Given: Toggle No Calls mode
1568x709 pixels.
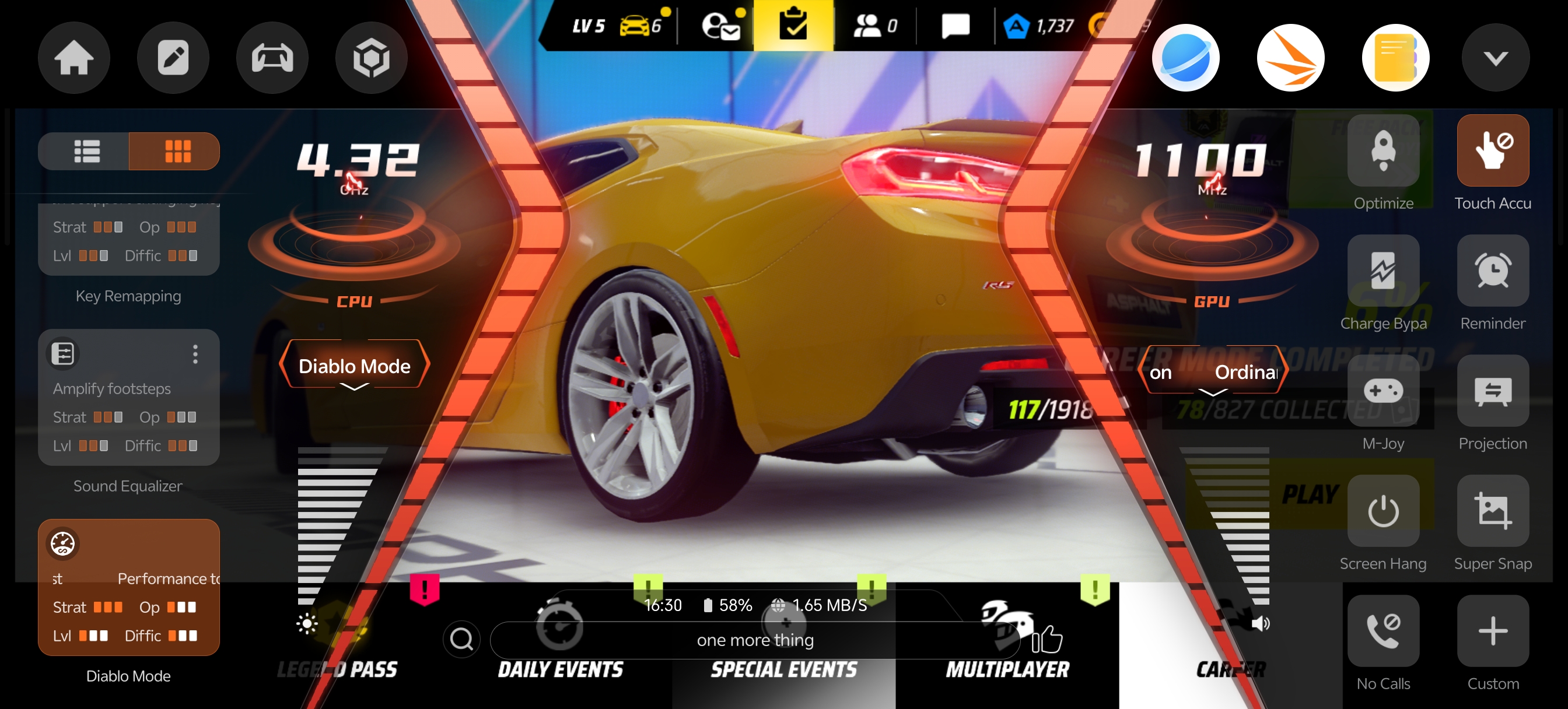Looking at the screenshot, I should click(x=1383, y=630).
